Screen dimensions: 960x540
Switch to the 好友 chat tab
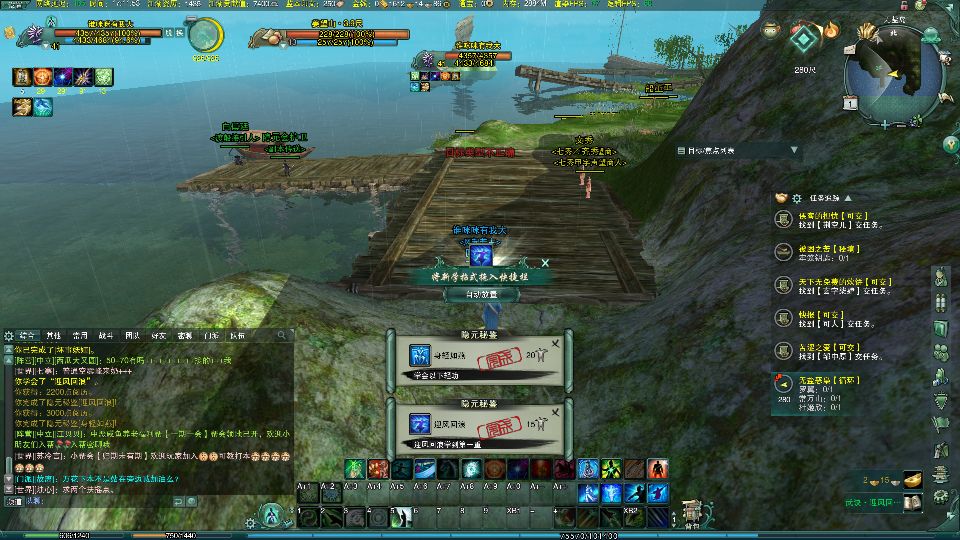(x=158, y=335)
